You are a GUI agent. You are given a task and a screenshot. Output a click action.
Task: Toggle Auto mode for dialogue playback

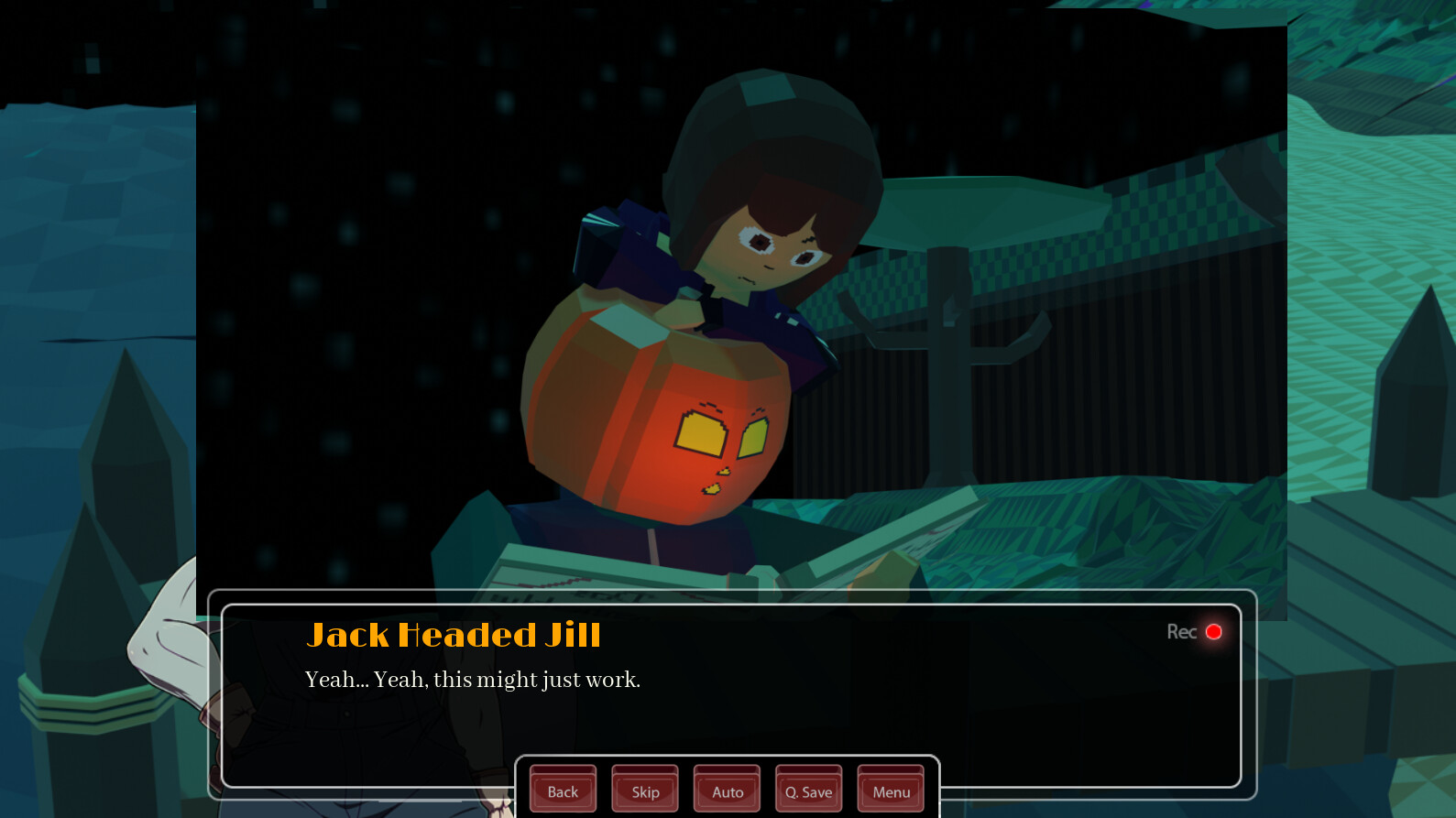point(726,790)
